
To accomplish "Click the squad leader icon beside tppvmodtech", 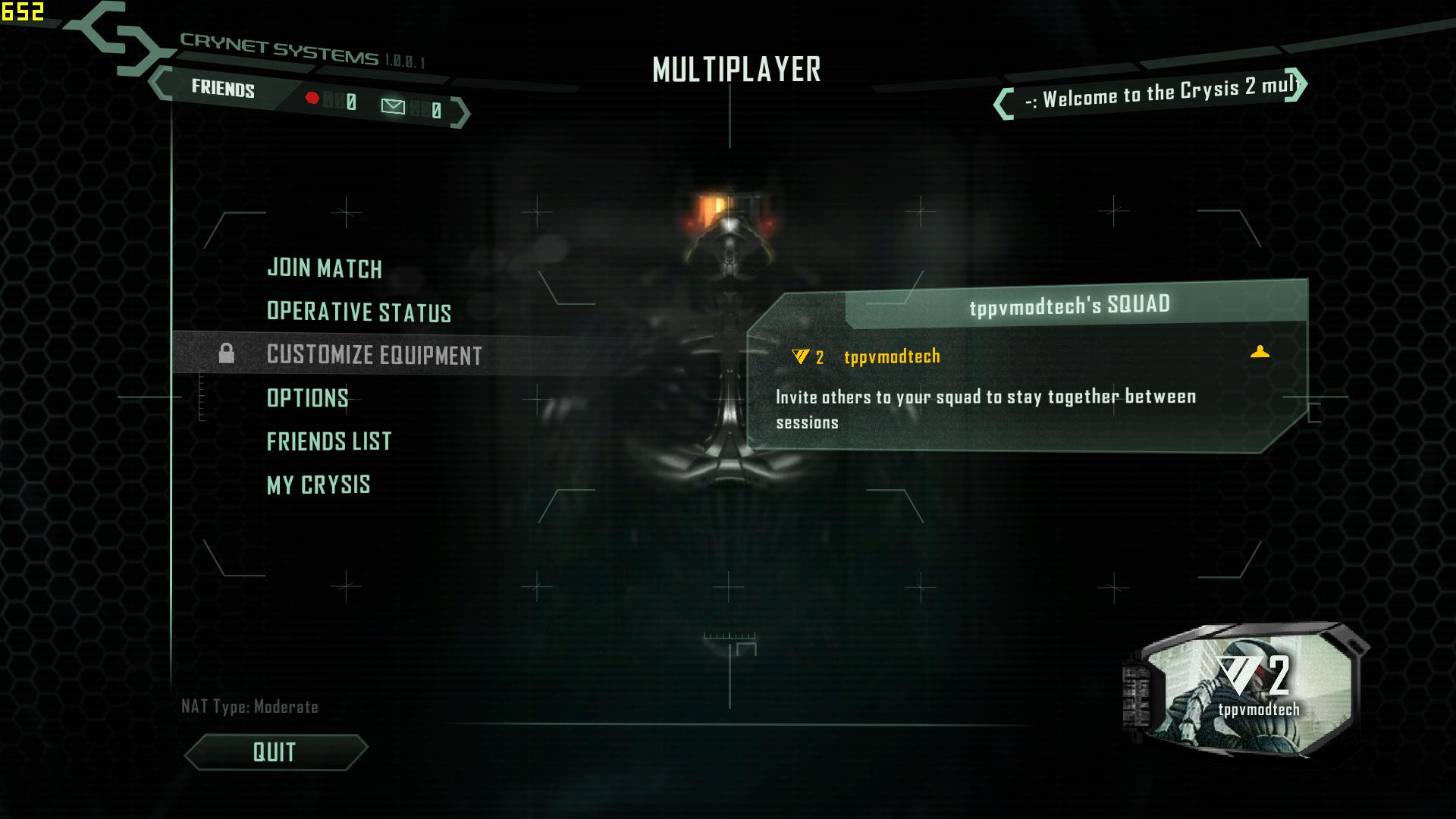I will tap(1260, 352).
